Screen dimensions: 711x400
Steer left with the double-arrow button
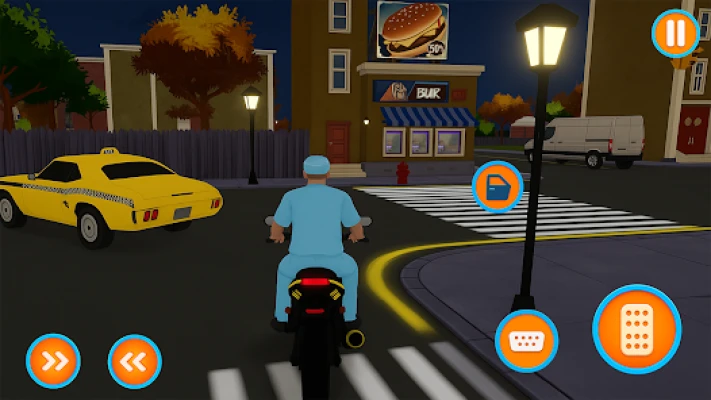coord(134,360)
